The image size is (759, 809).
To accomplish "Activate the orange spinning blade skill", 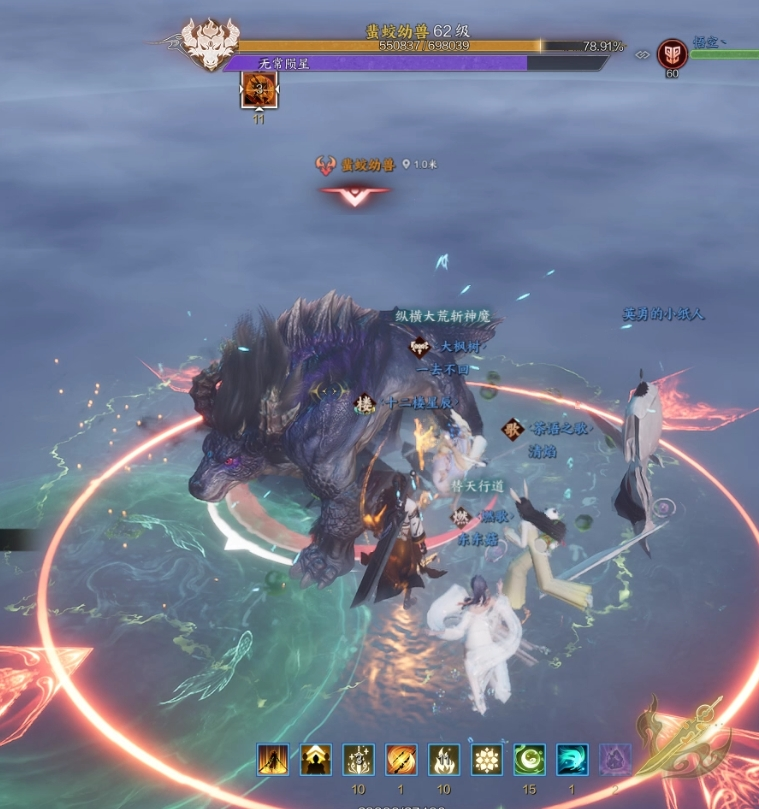I will [x=402, y=760].
